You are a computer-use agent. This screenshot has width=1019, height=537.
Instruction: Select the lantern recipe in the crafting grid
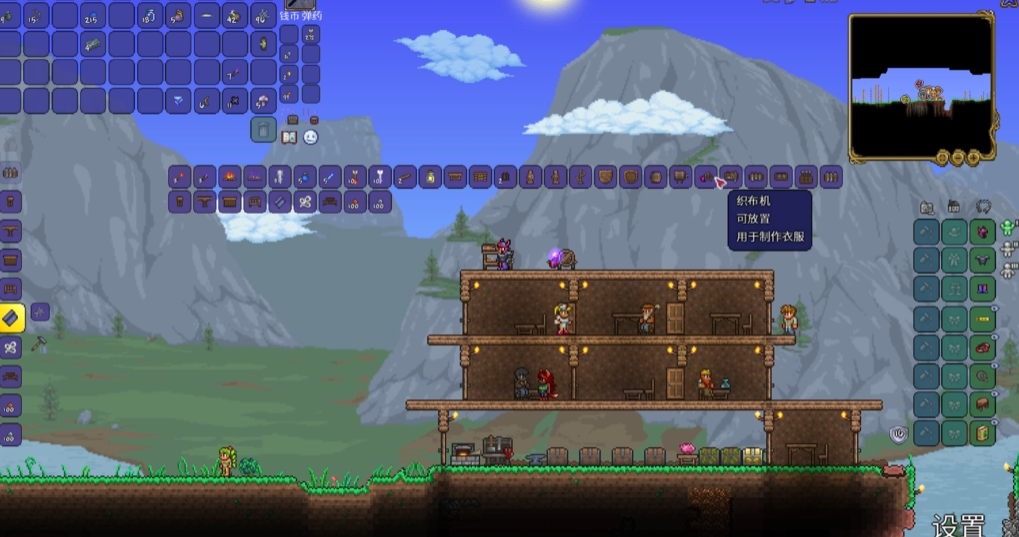click(430, 178)
